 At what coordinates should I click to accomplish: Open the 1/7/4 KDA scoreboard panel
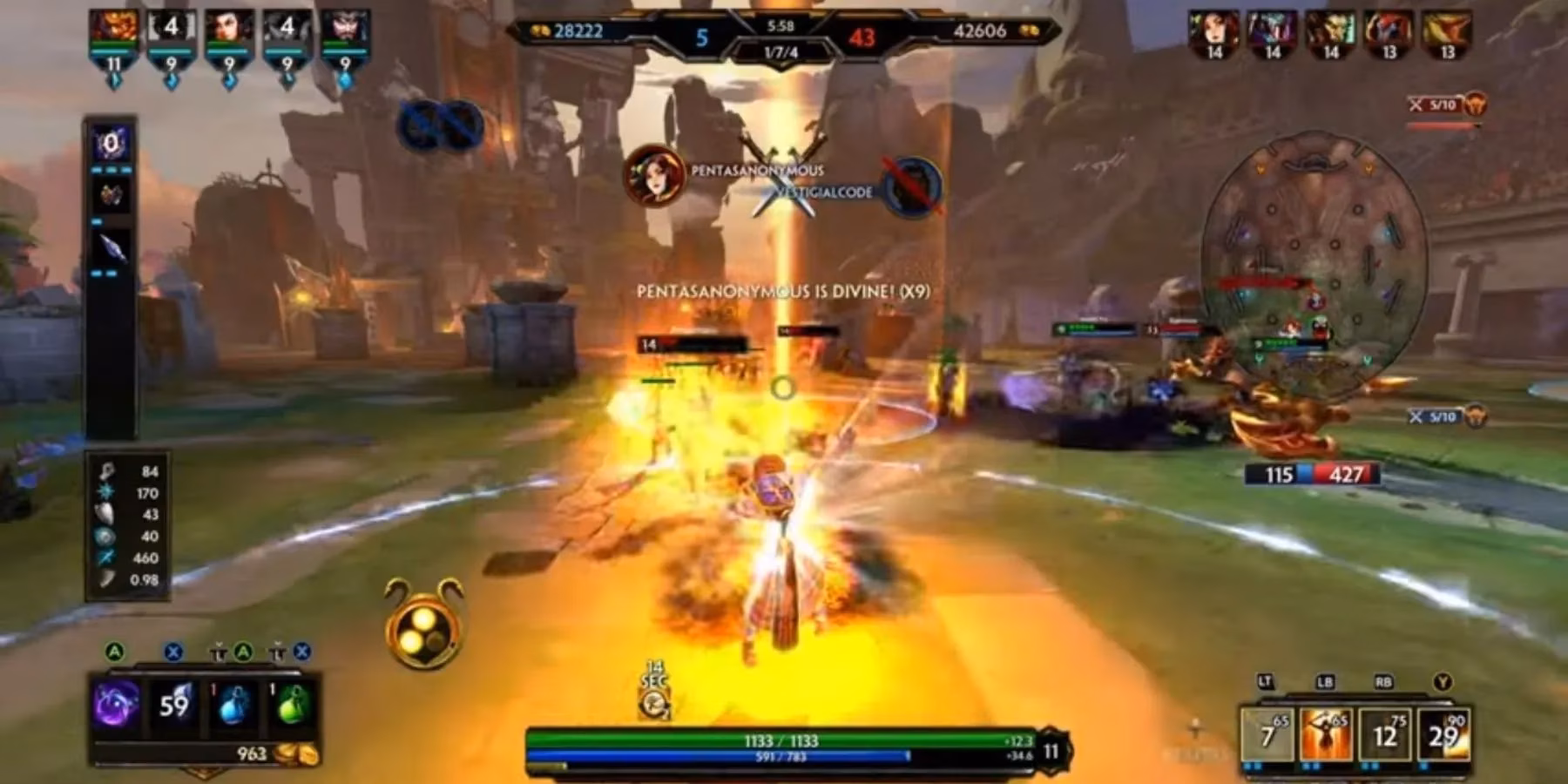pyautogui.click(x=786, y=51)
